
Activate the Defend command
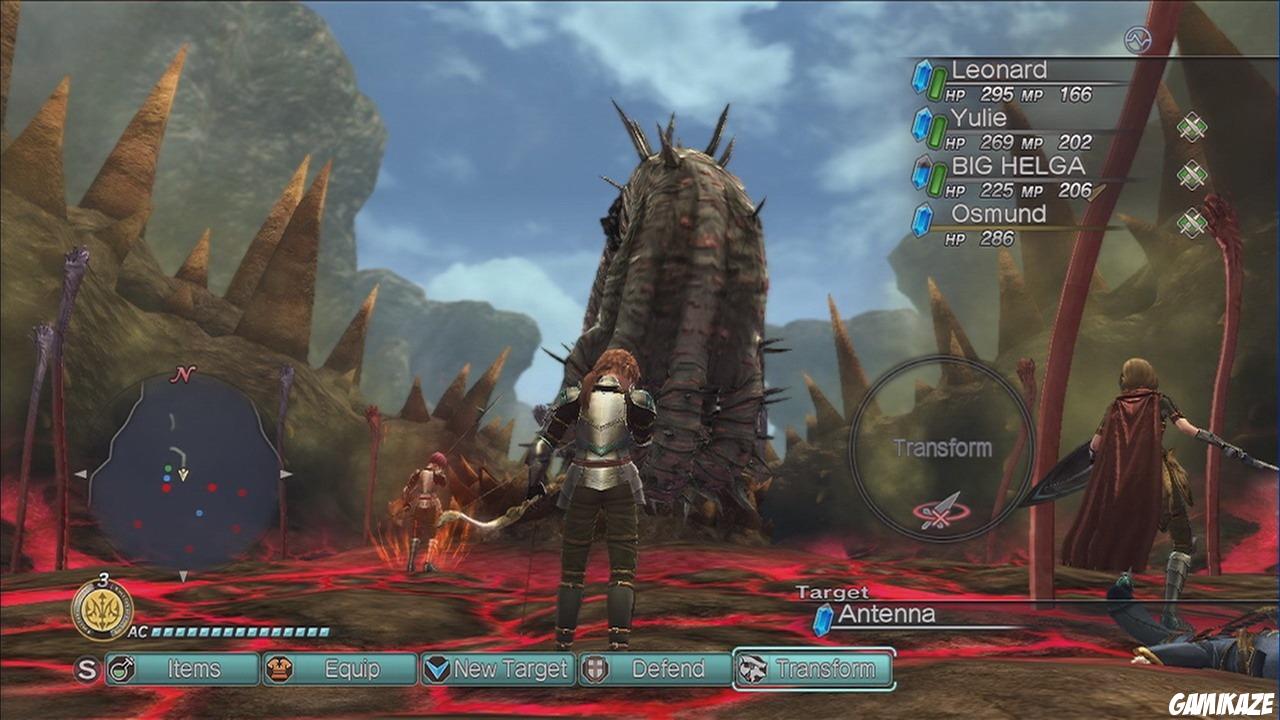pyautogui.click(x=656, y=669)
